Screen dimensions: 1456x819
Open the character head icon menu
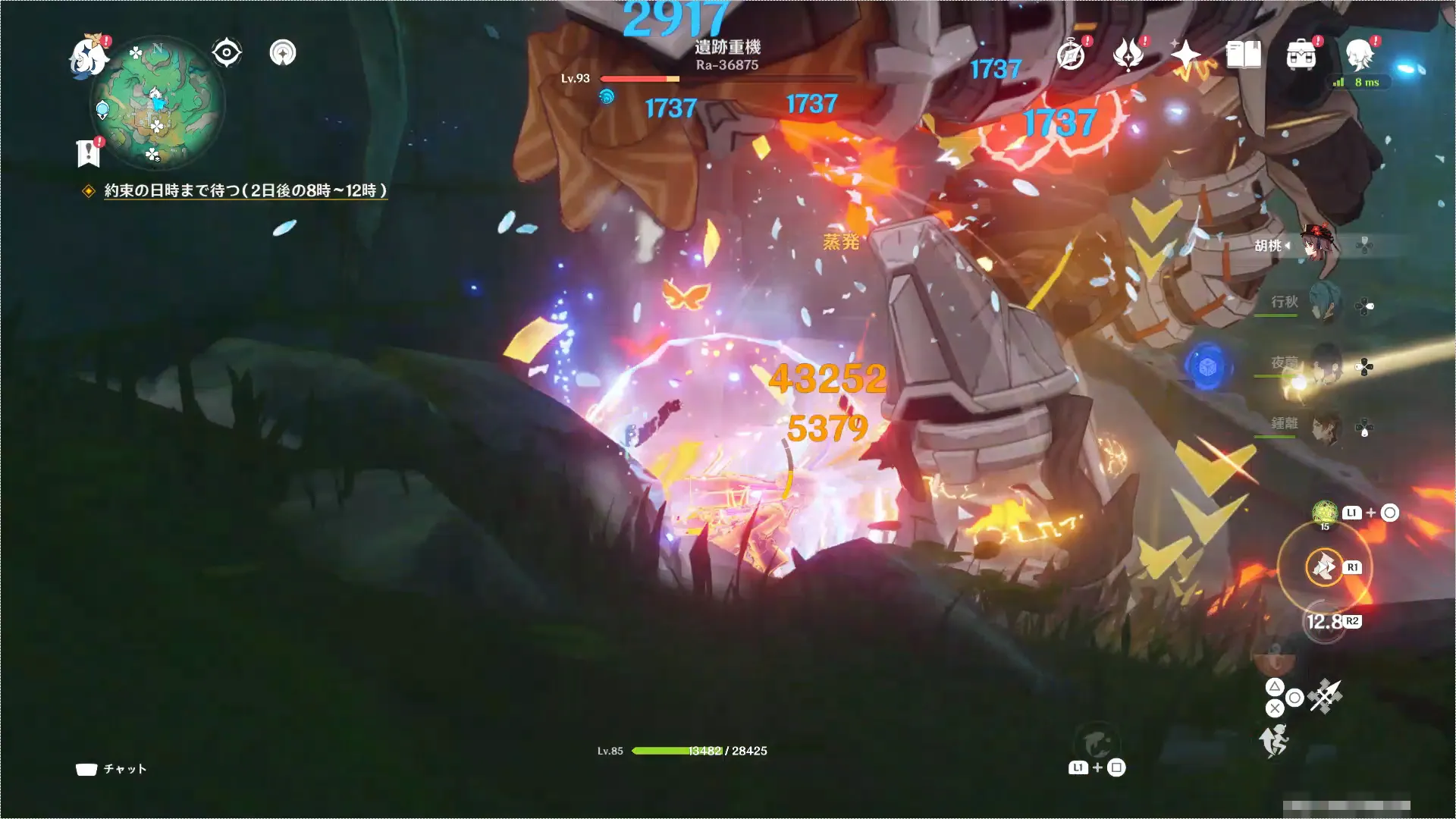(1359, 55)
